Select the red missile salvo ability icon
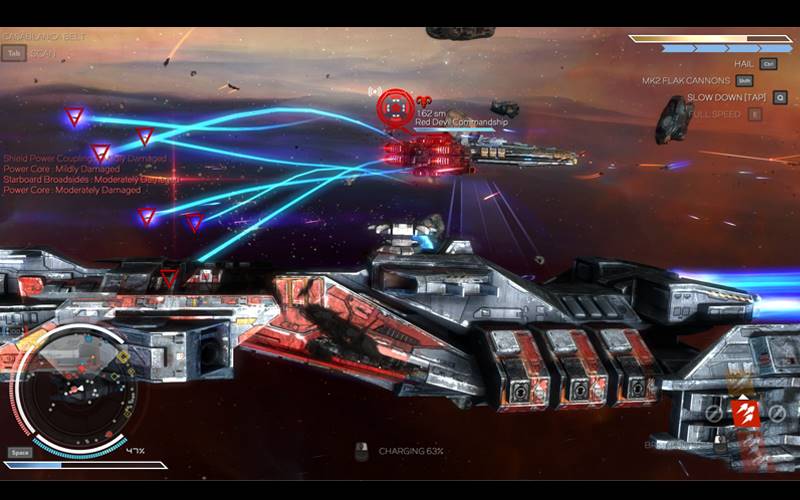Screen dimensions: 800x500 [x=745, y=412]
